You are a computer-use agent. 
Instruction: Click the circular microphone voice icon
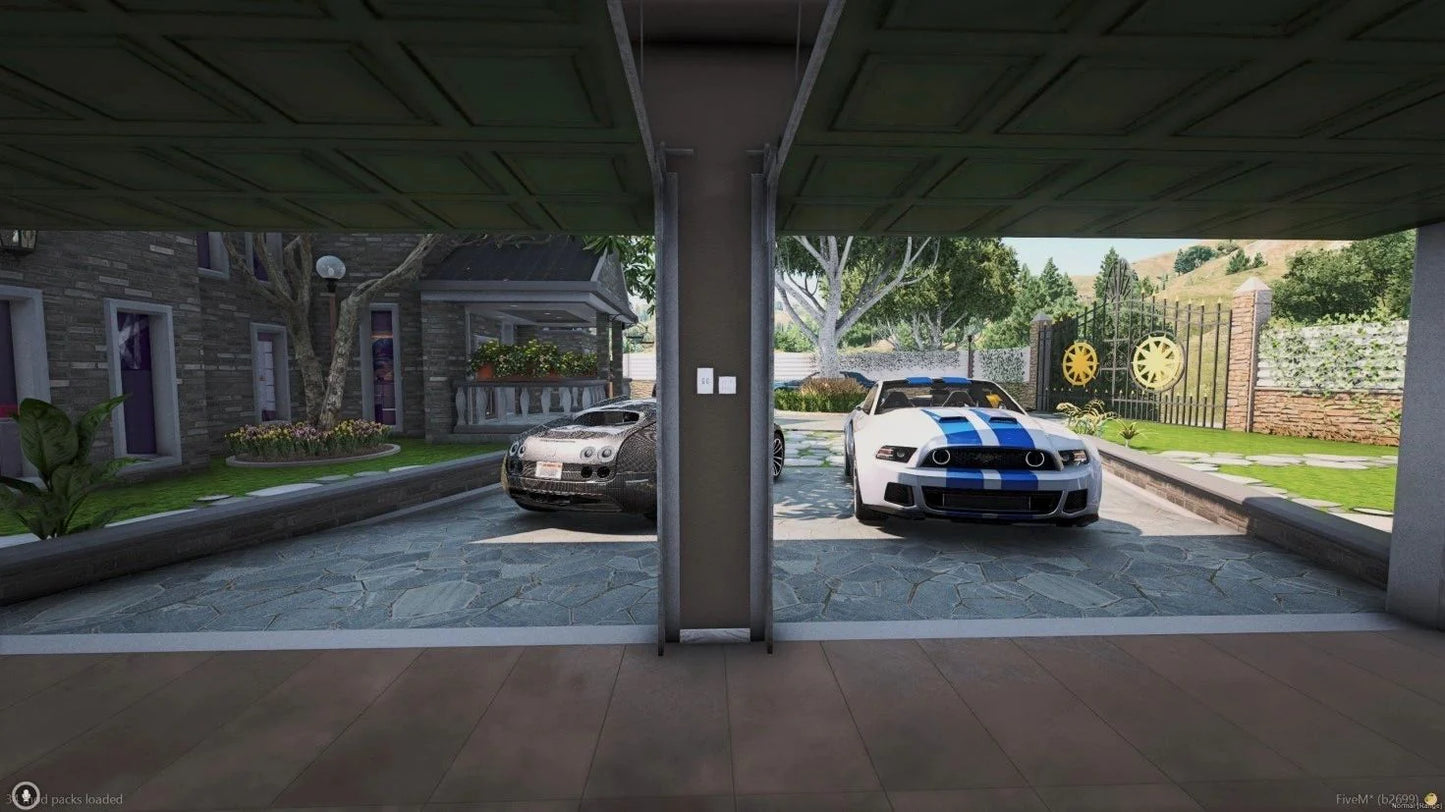(25, 796)
